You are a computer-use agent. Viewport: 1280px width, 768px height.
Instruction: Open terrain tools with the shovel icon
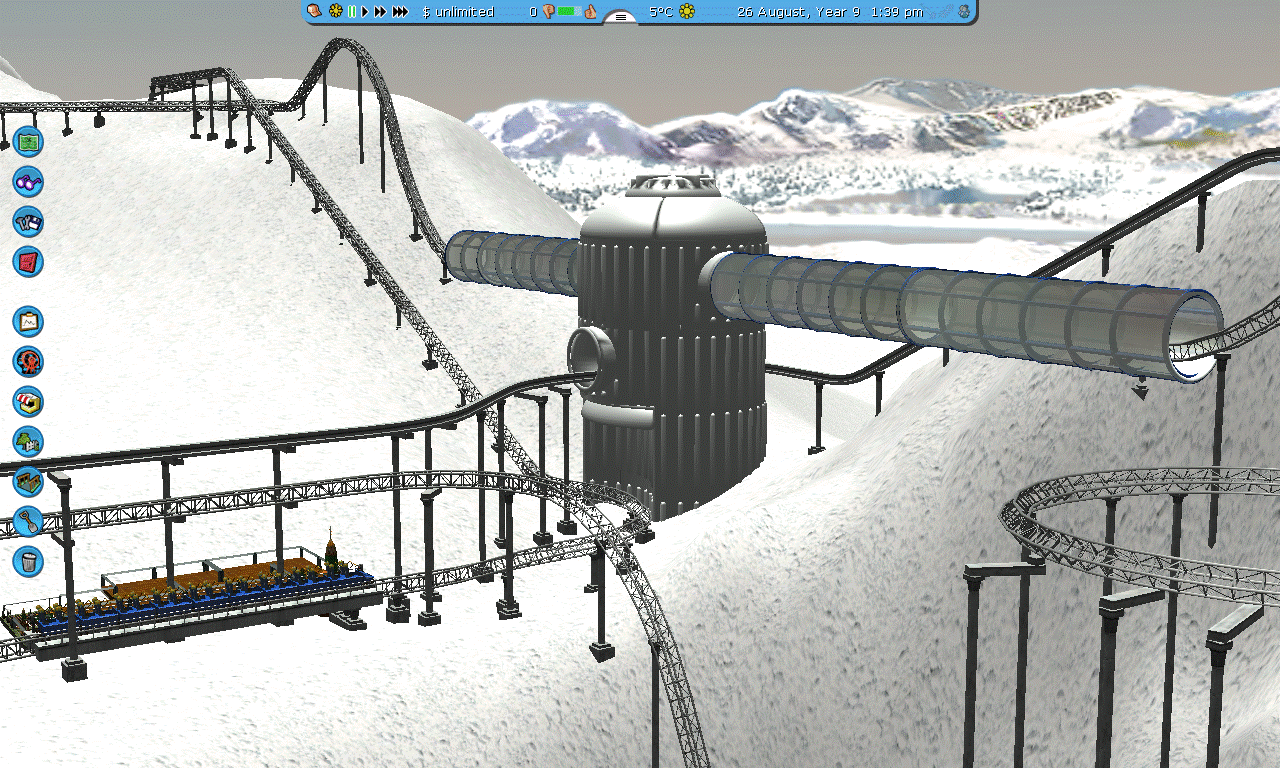pos(28,521)
